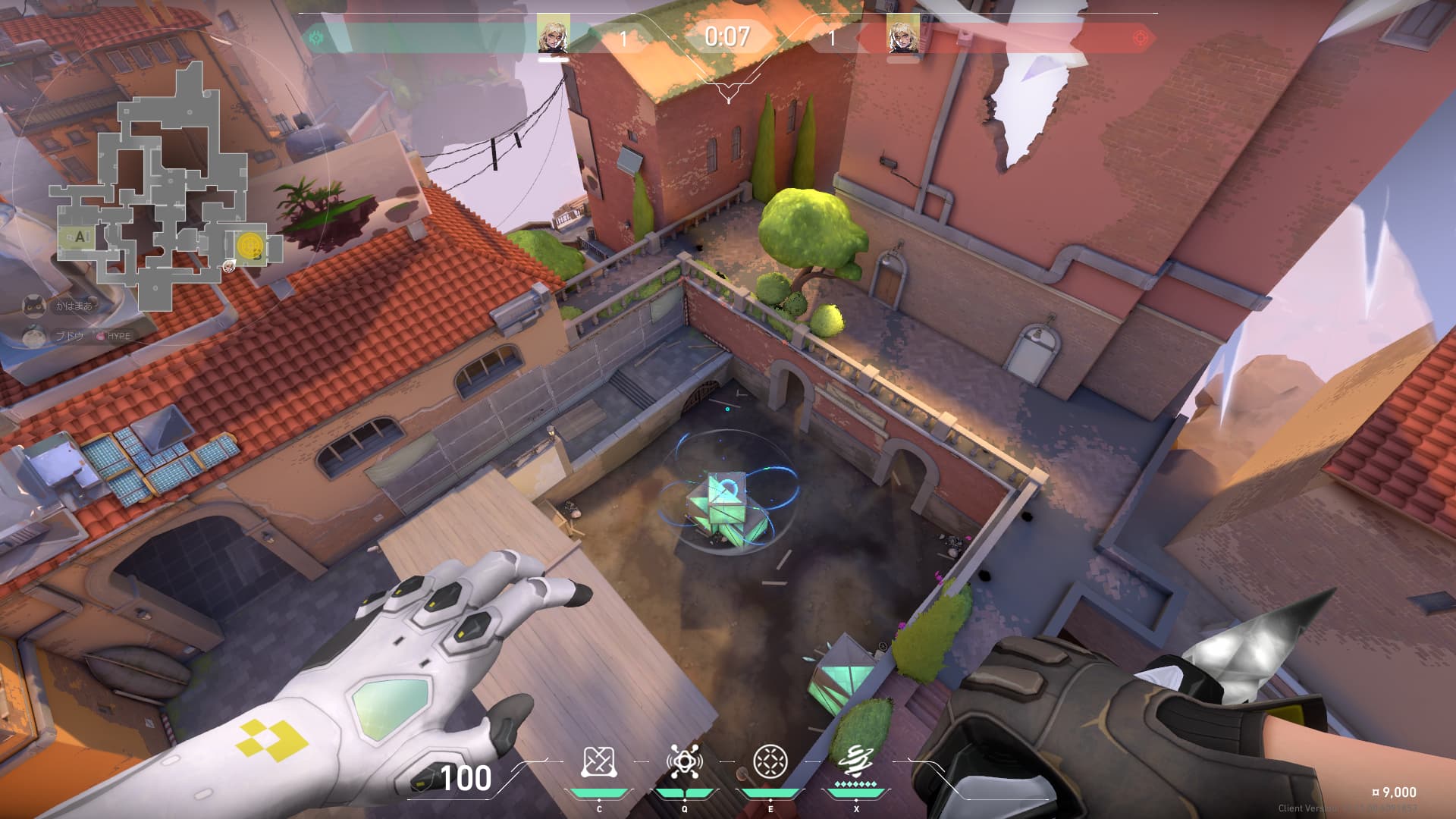Activate the crossed-square fragment ability icon

coord(598,762)
